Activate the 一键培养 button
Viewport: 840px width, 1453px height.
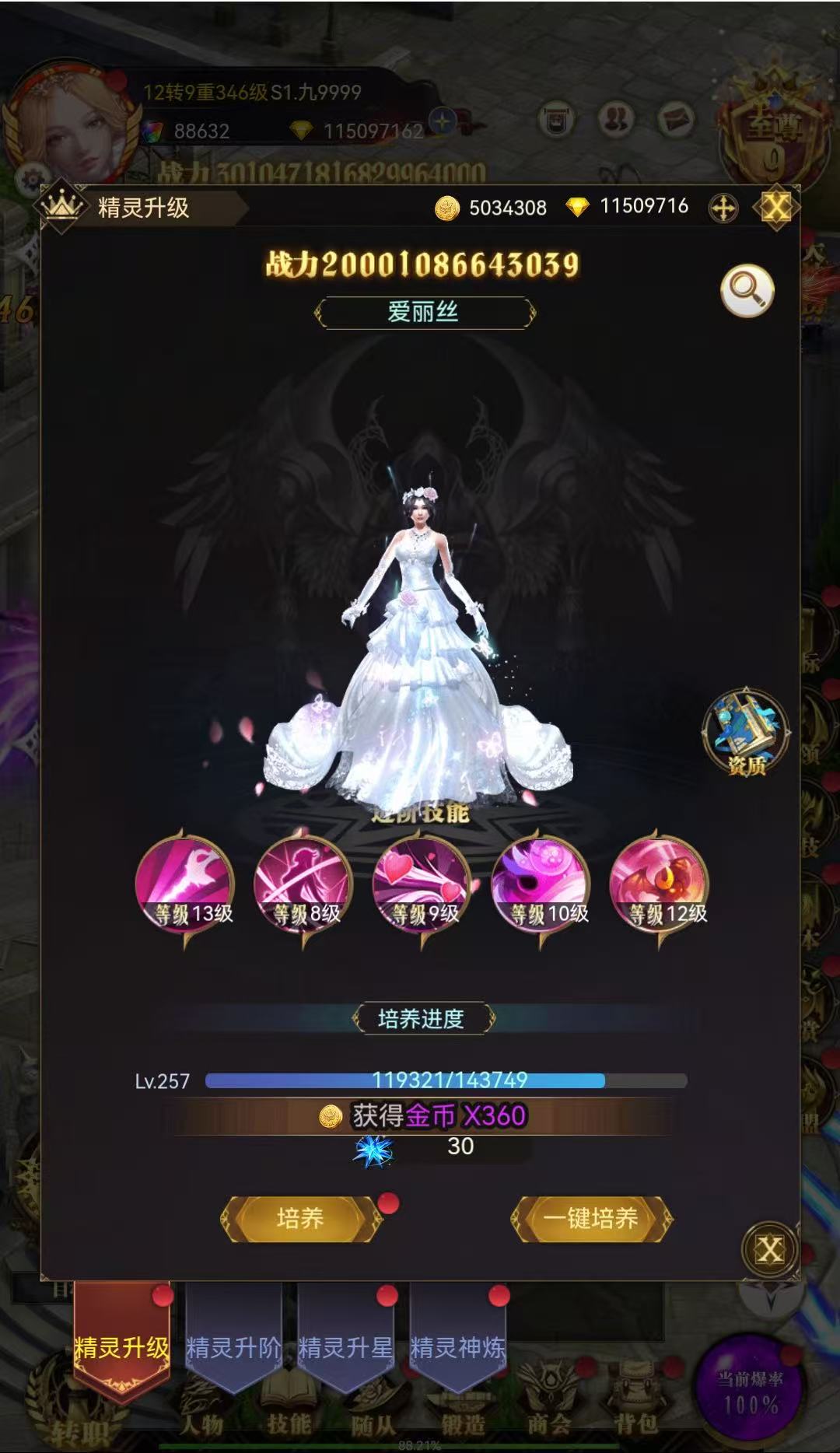[x=591, y=1218]
